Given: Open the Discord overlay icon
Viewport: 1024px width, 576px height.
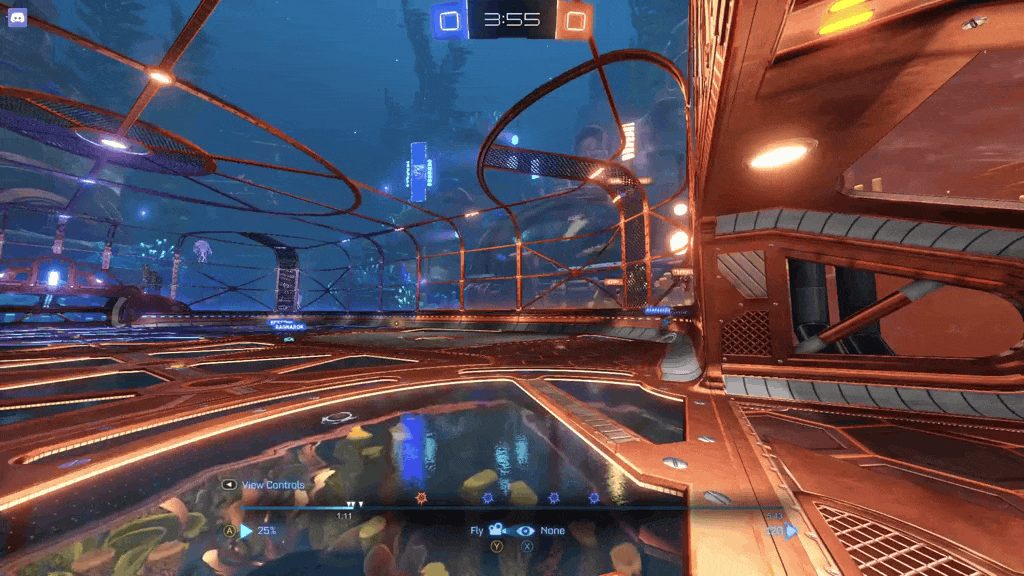Looking at the screenshot, I should tap(17, 17).
